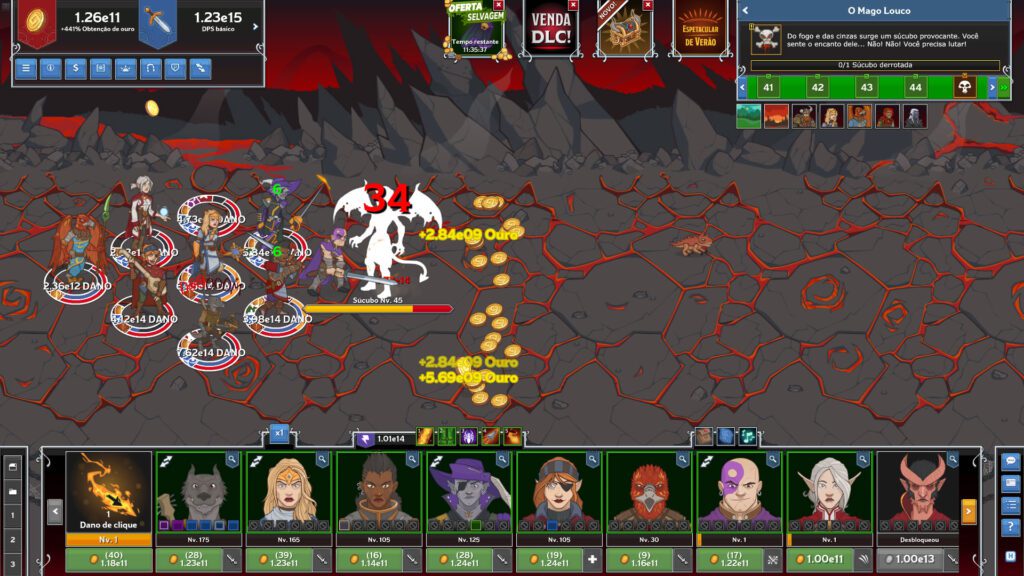Close the Oferta Selvagem promo
1024x576 pixels.
pyautogui.click(x=498, y=5)
